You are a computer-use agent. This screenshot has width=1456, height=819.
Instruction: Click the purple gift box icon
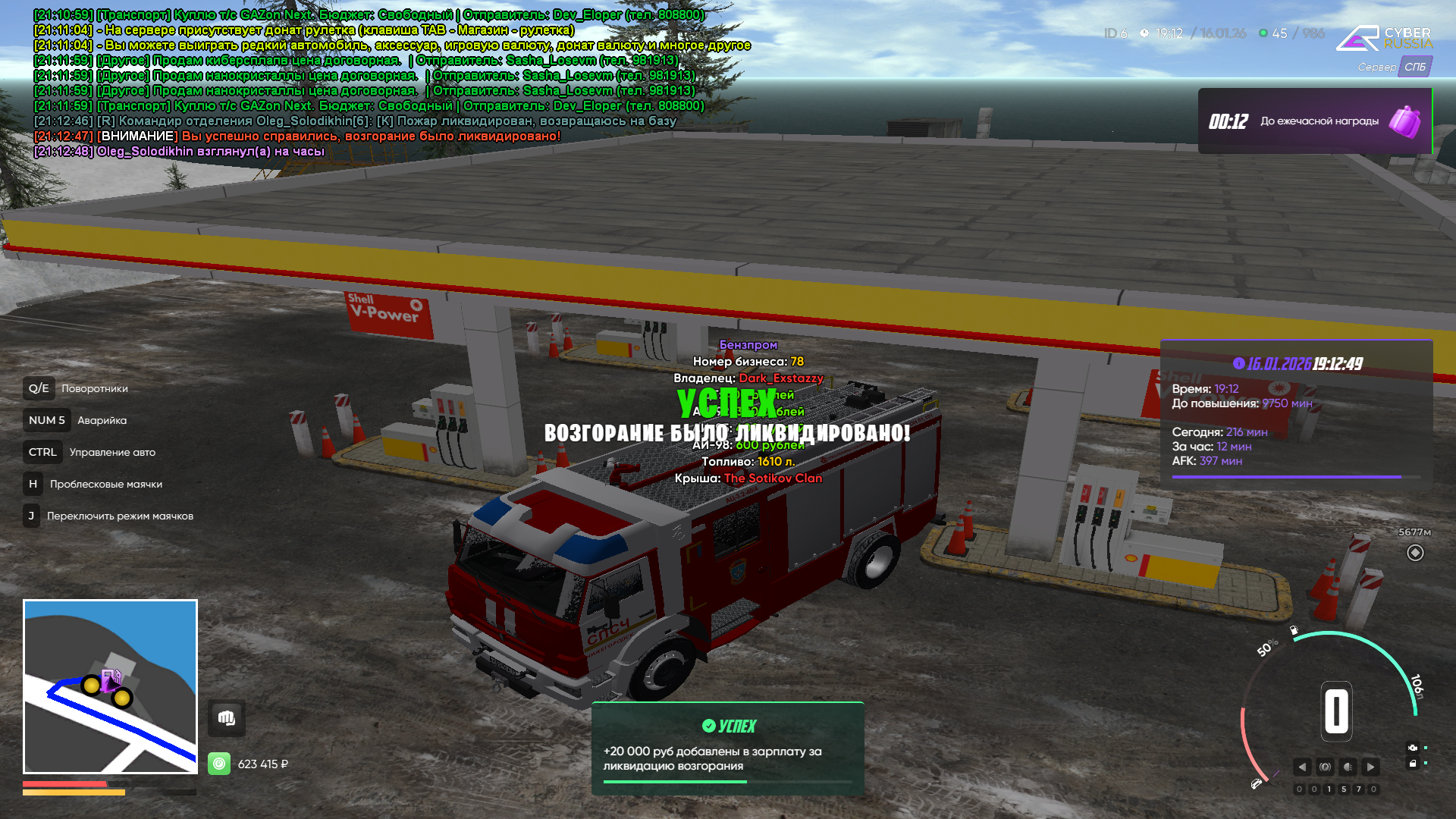(1404, 121)
